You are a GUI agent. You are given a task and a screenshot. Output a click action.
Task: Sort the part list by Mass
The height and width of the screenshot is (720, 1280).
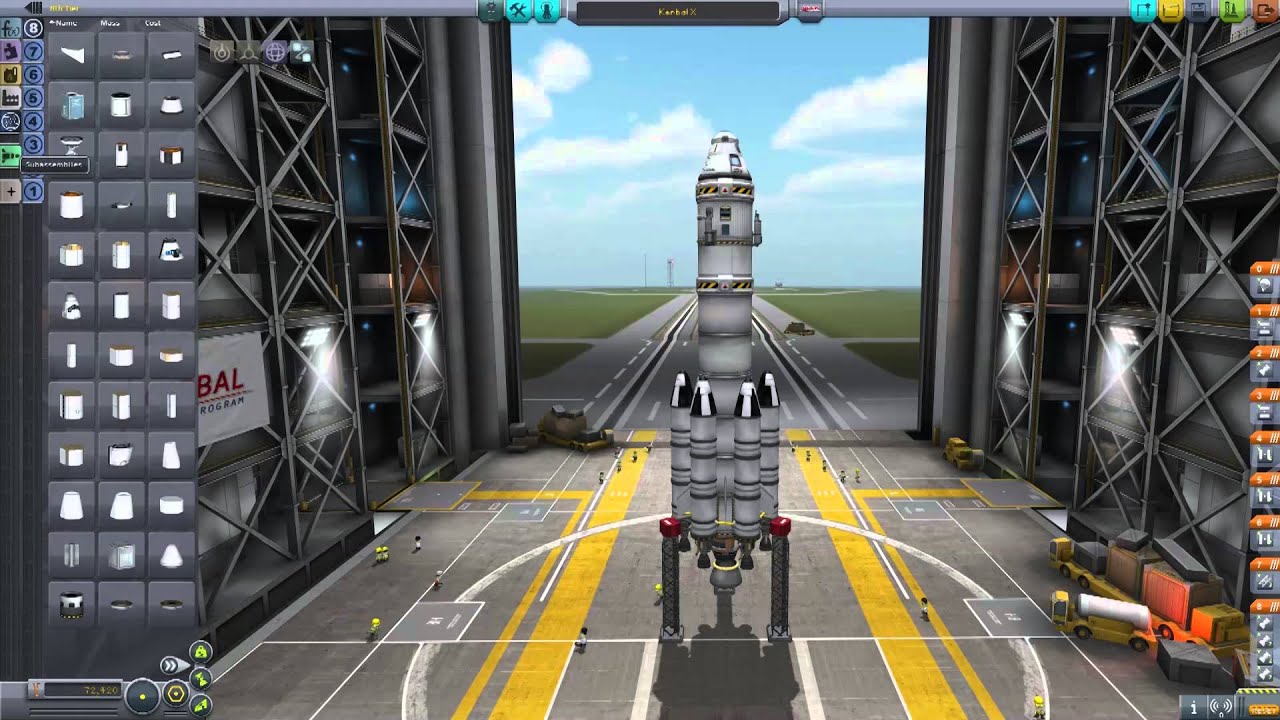[x=110, y=23]
